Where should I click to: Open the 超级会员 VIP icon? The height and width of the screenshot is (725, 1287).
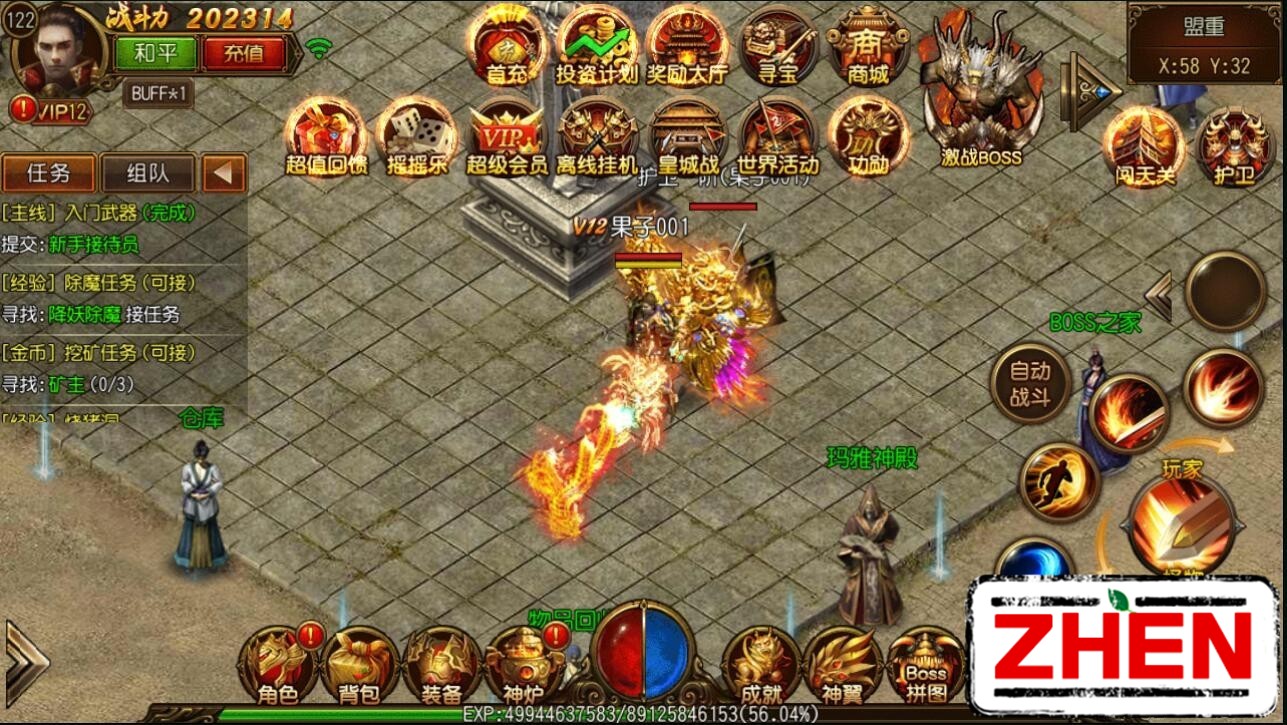(507, 135)
